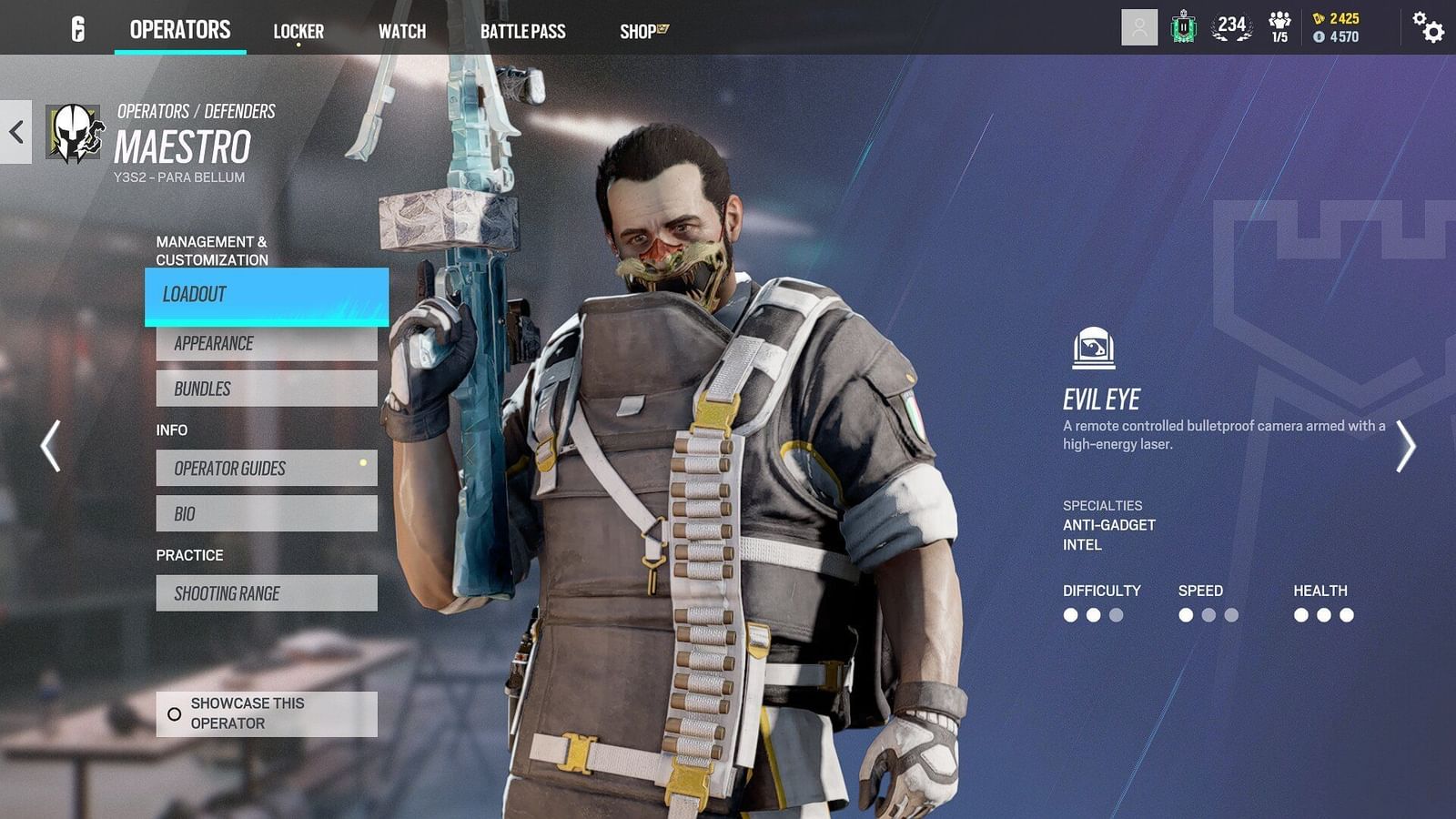The width and height of the screenshot is (1456, 819).
Task: Click the Maestro operator badge icon
Action: coord(75,130)
